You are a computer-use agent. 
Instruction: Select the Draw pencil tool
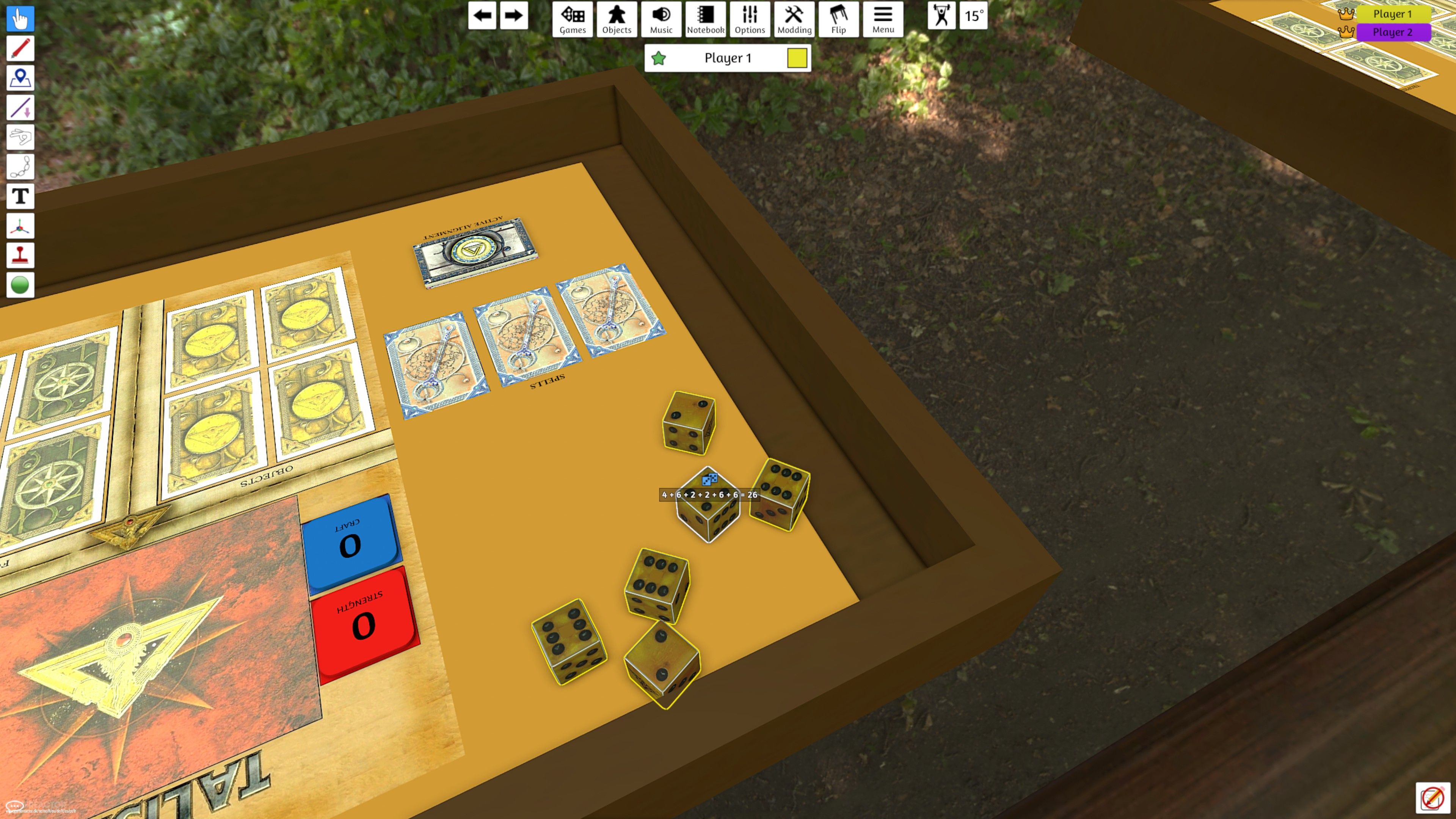click(20, 48)
